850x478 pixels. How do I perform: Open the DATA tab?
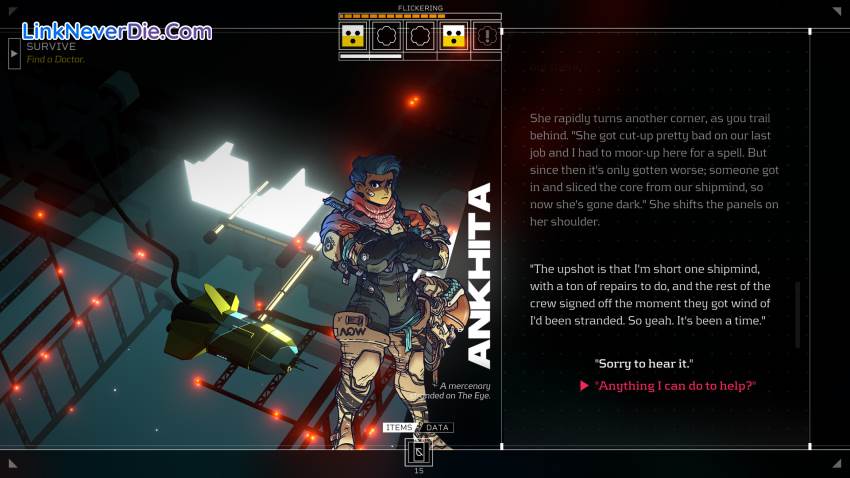(x=438, y=428)
